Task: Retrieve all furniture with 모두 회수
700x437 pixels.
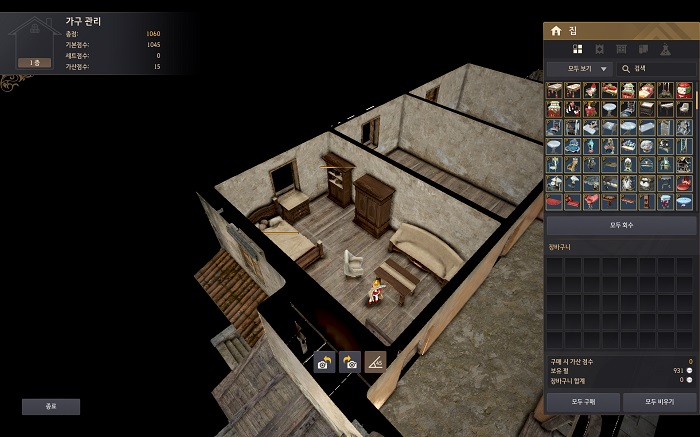Action: click(621, 225)
